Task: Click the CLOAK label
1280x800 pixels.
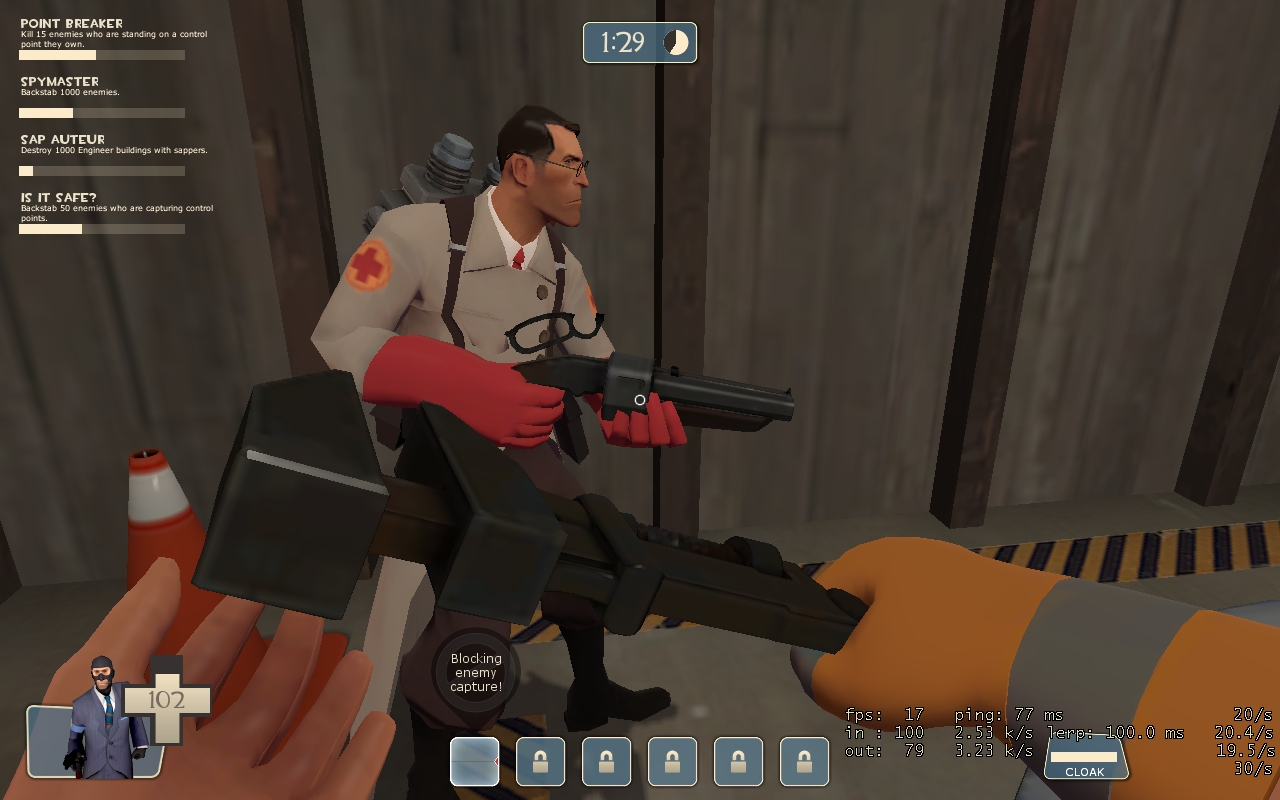Action: (x=1085, y=772)
